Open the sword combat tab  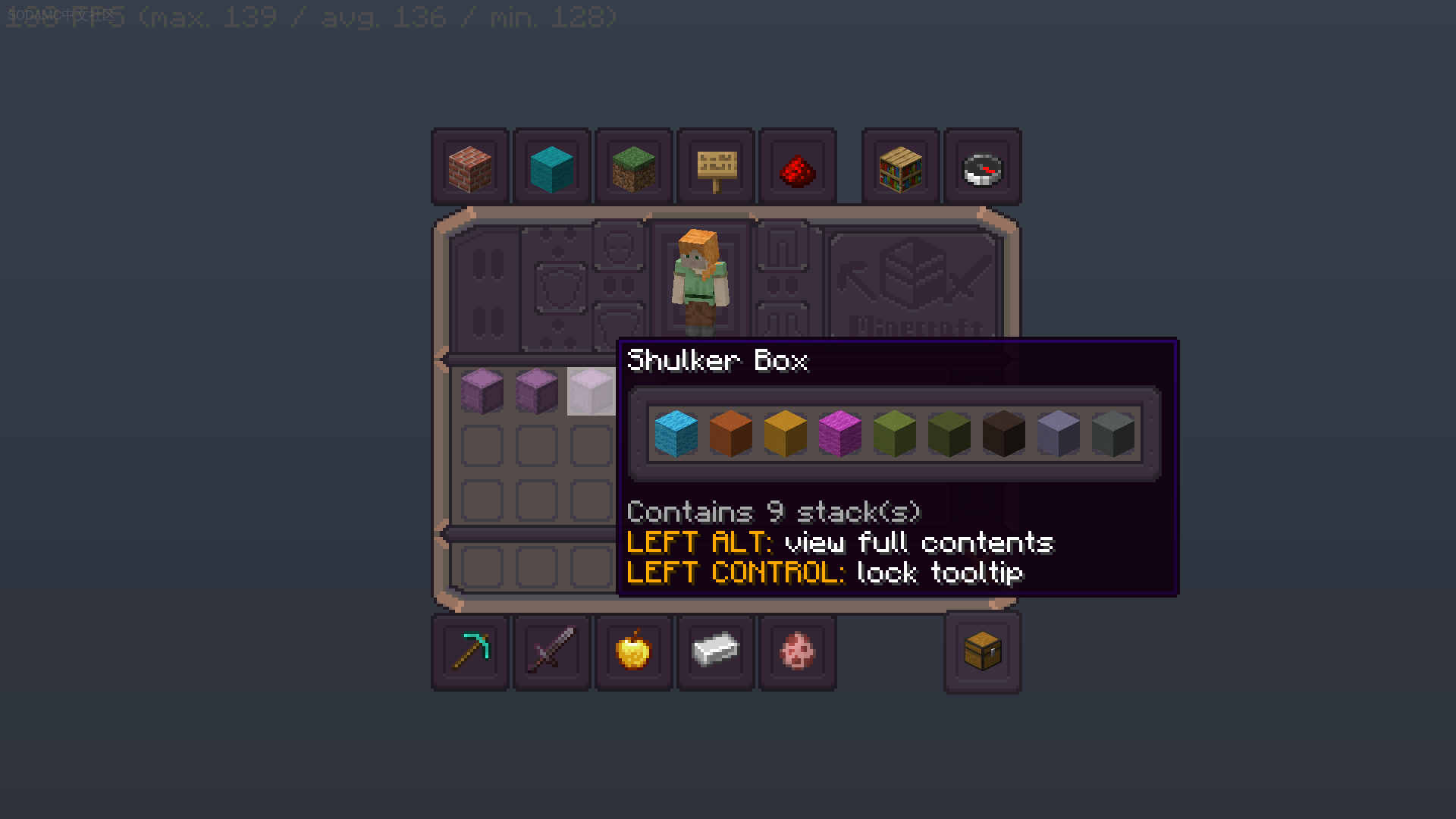(x=551, y=651)
